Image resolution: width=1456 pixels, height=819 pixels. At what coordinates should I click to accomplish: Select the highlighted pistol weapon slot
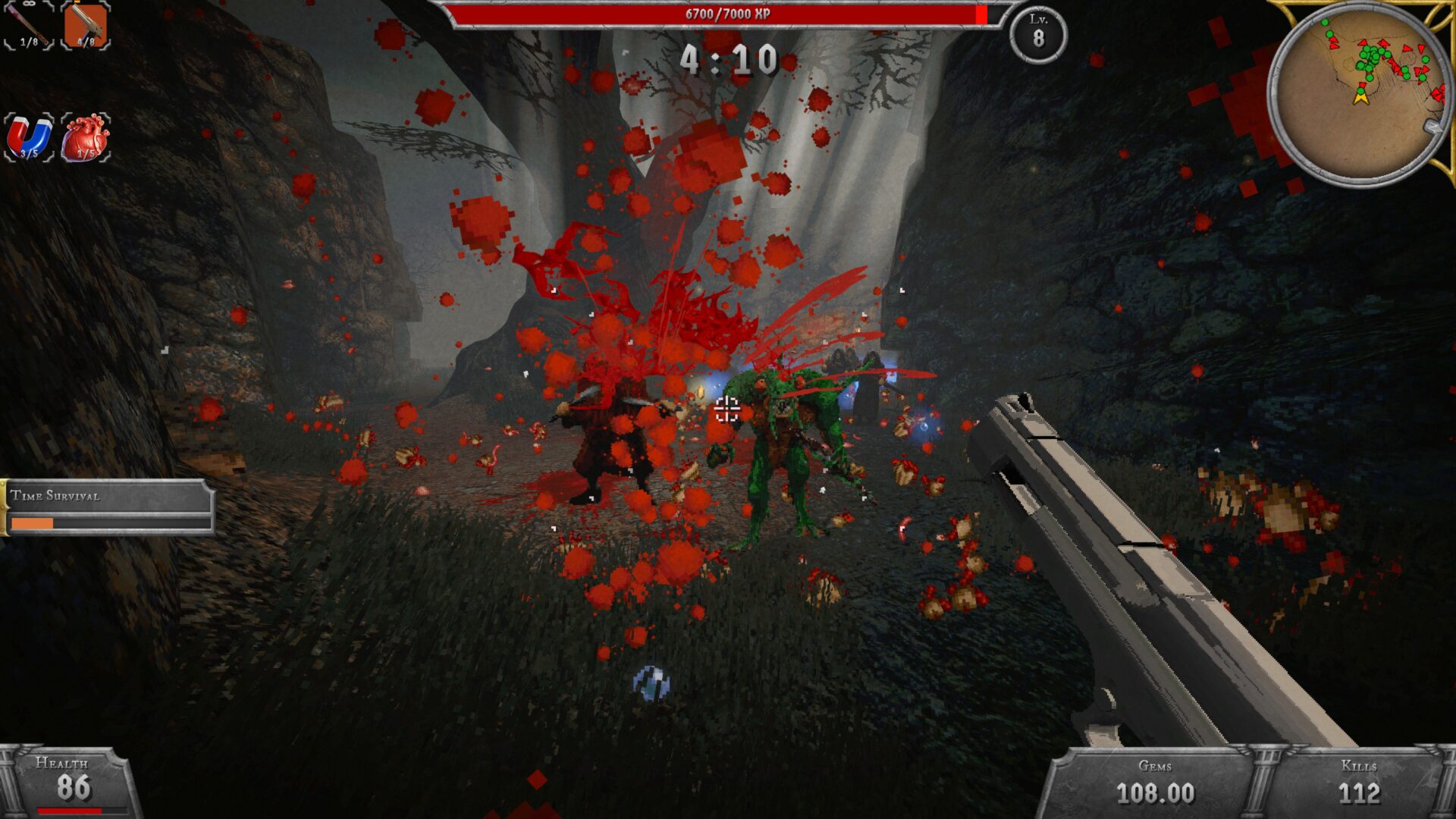[85, 25]
